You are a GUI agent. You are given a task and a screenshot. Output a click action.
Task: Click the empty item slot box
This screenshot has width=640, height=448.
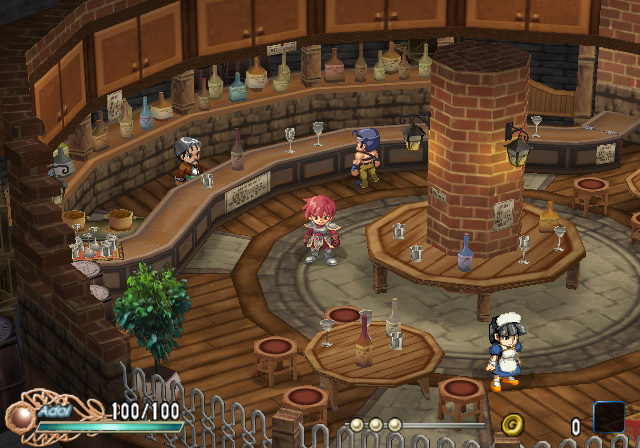point(609,418)
